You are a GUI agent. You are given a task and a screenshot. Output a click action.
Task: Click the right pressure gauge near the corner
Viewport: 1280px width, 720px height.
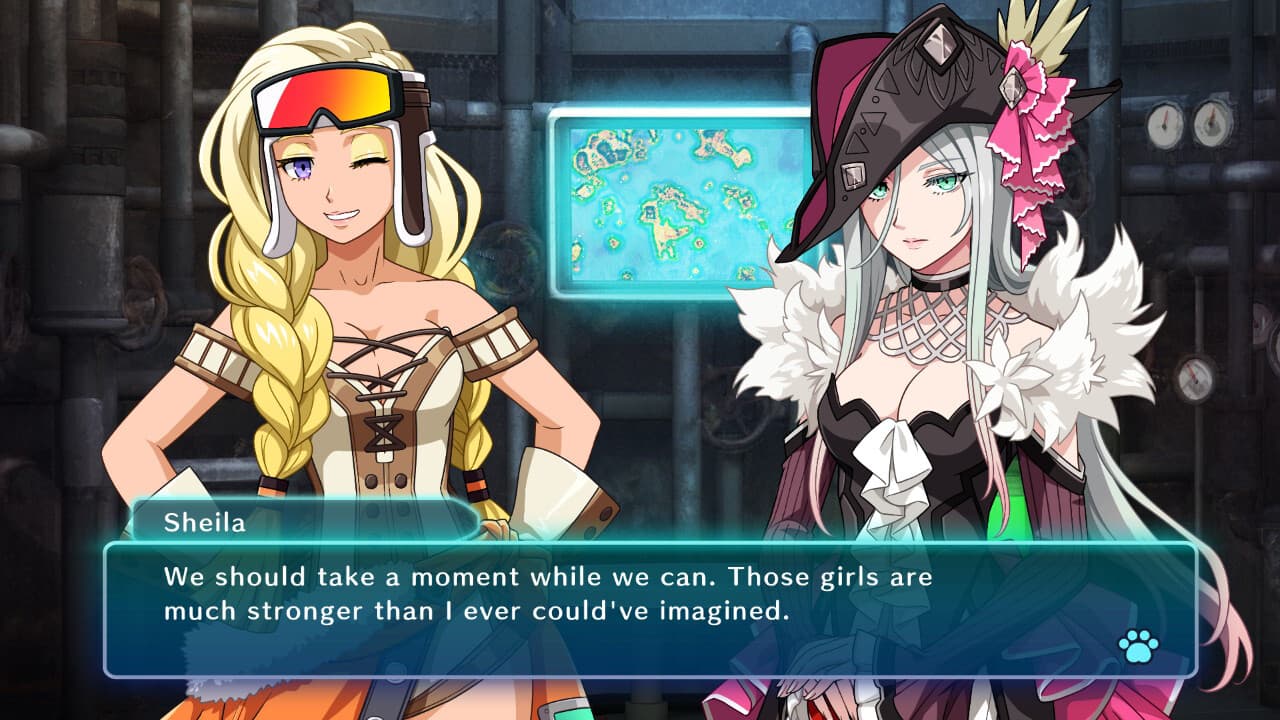click(1213, 125)
